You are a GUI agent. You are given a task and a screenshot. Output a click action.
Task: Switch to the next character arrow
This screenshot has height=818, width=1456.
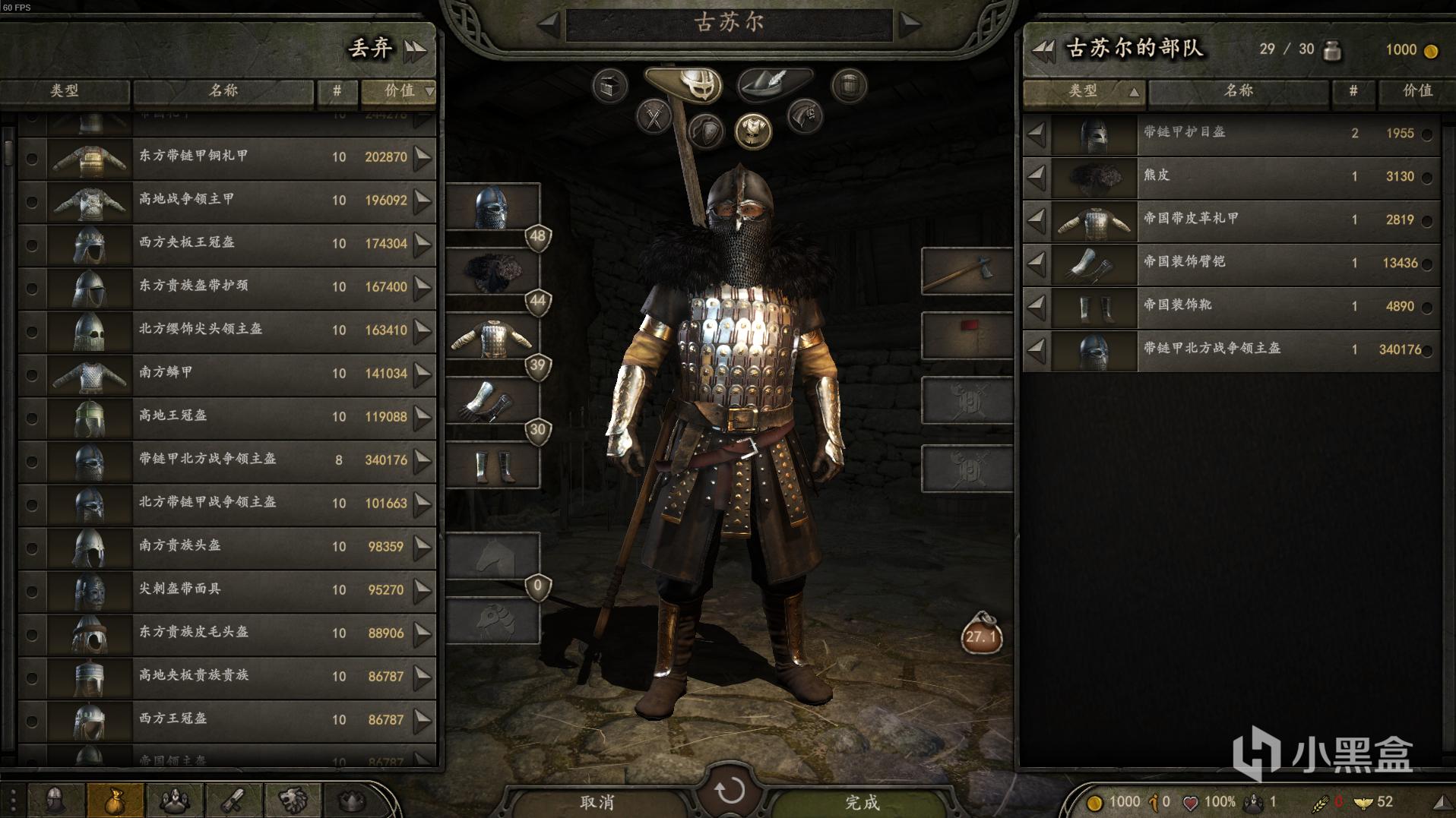click(x=910, y=24)
